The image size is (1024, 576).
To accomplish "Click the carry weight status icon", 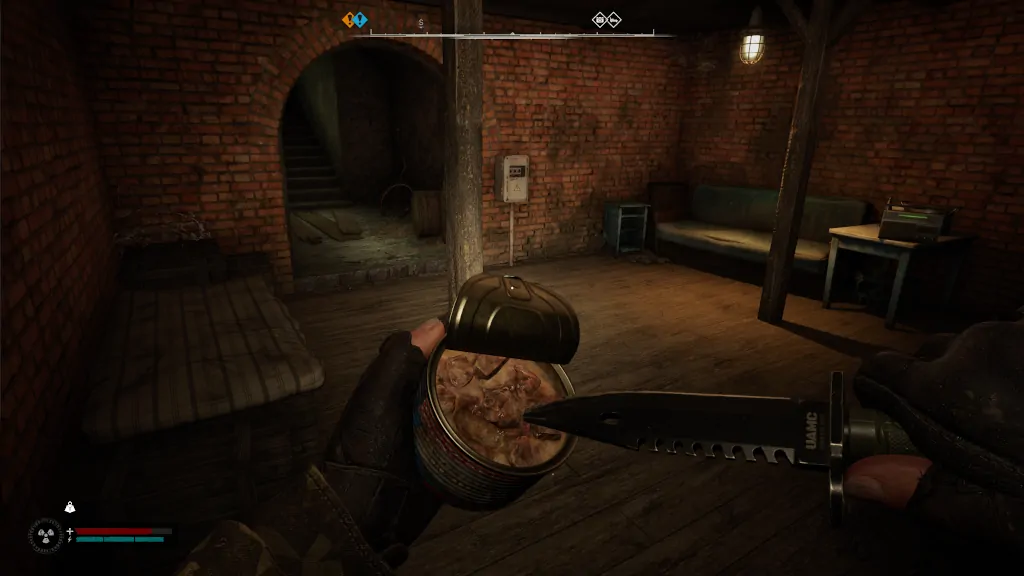I will [x=70, y=507].
